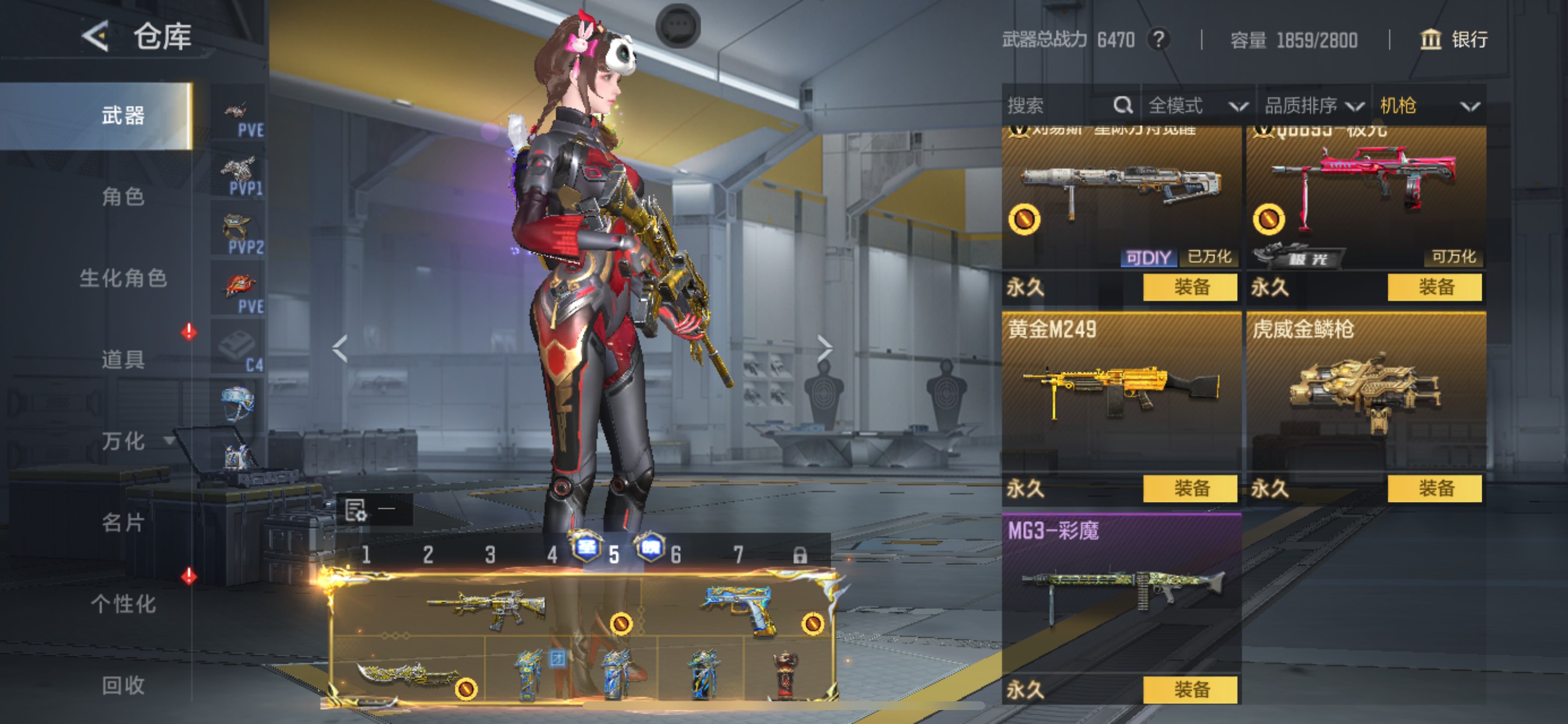Select the 武器 category tab
Viewport: 1568px width, 724px height.
coord(123,115)
